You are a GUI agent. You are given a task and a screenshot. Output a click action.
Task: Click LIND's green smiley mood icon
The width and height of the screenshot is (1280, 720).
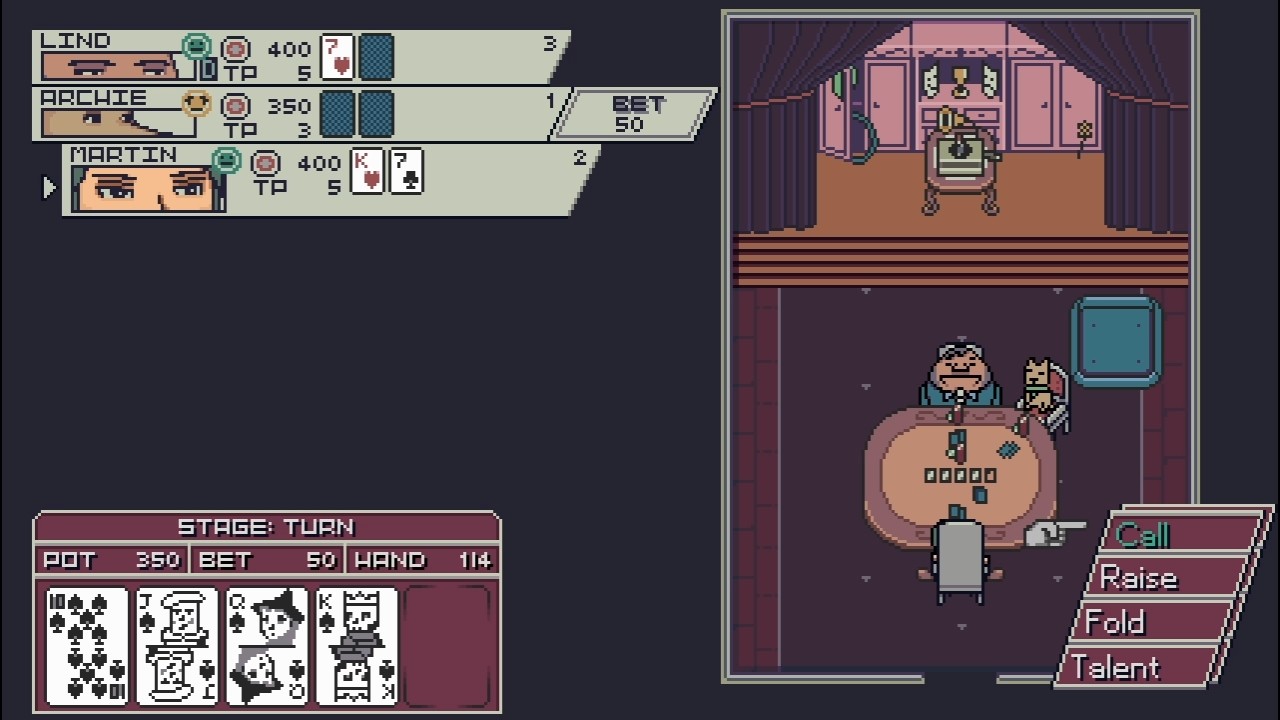coord(196,44)
